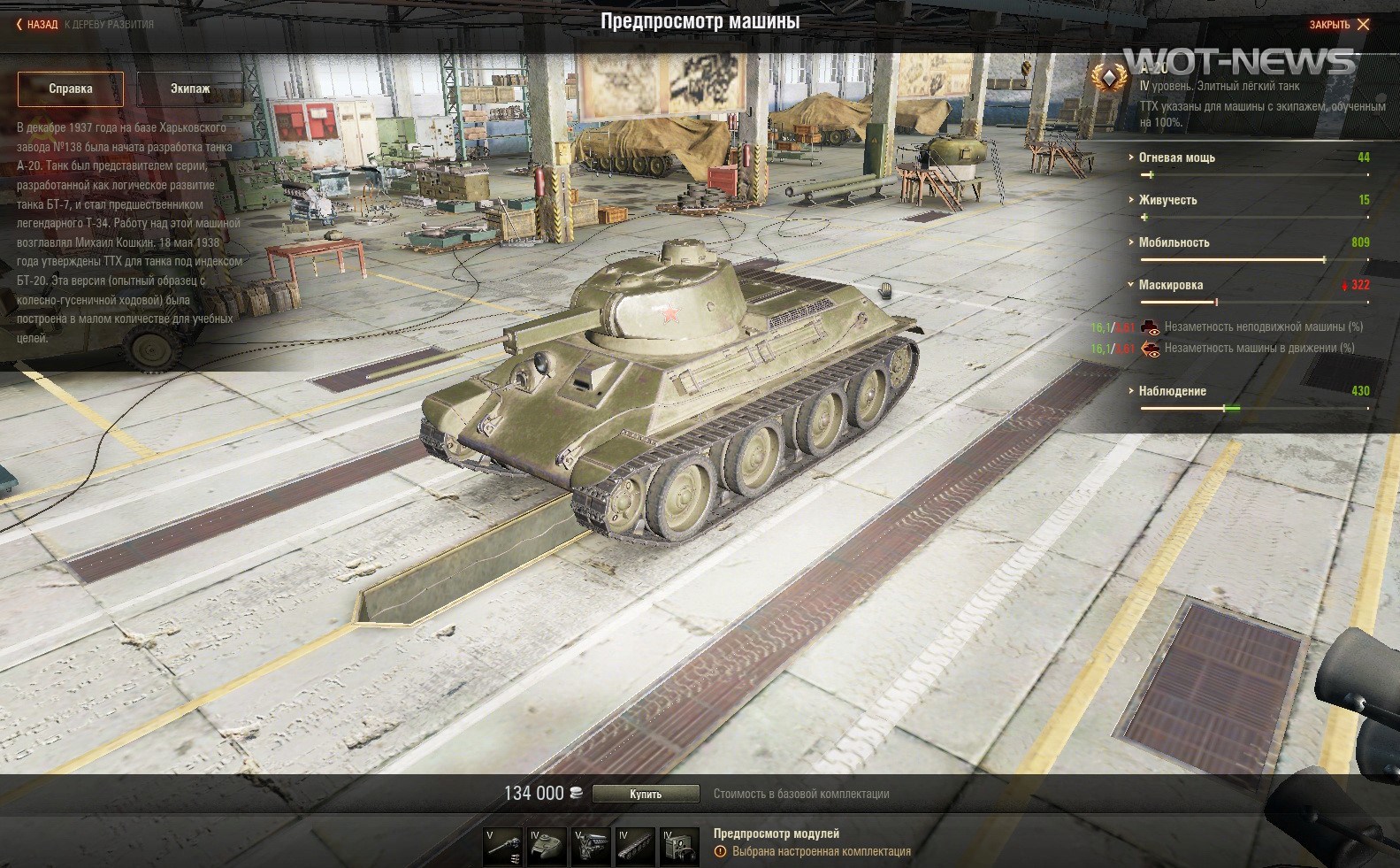The width and height of the screenshot is (1400, 868).
Task: Select the tier V engine module
Action: coord(592,847)
